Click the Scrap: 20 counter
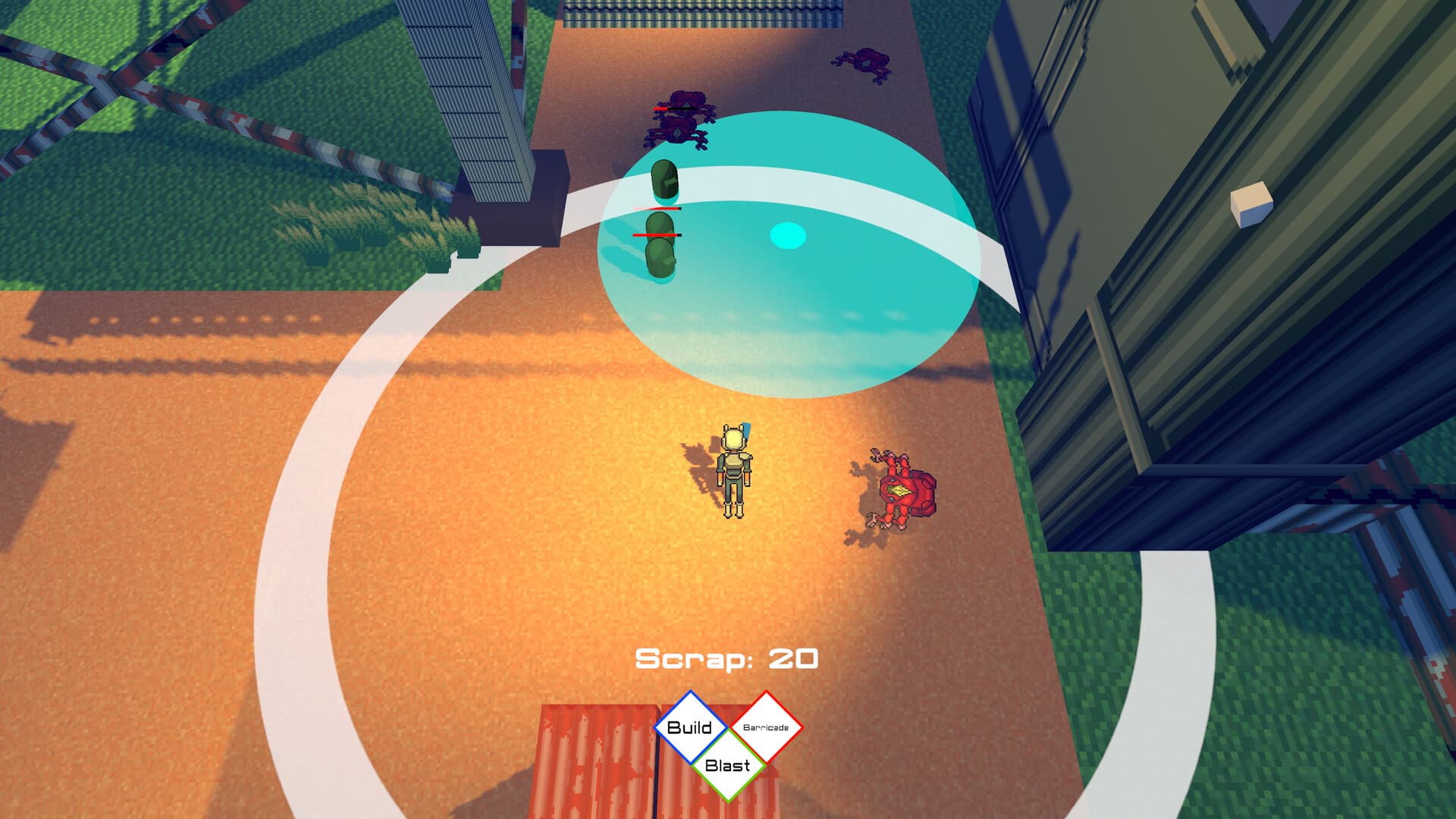 pos(728,658)
